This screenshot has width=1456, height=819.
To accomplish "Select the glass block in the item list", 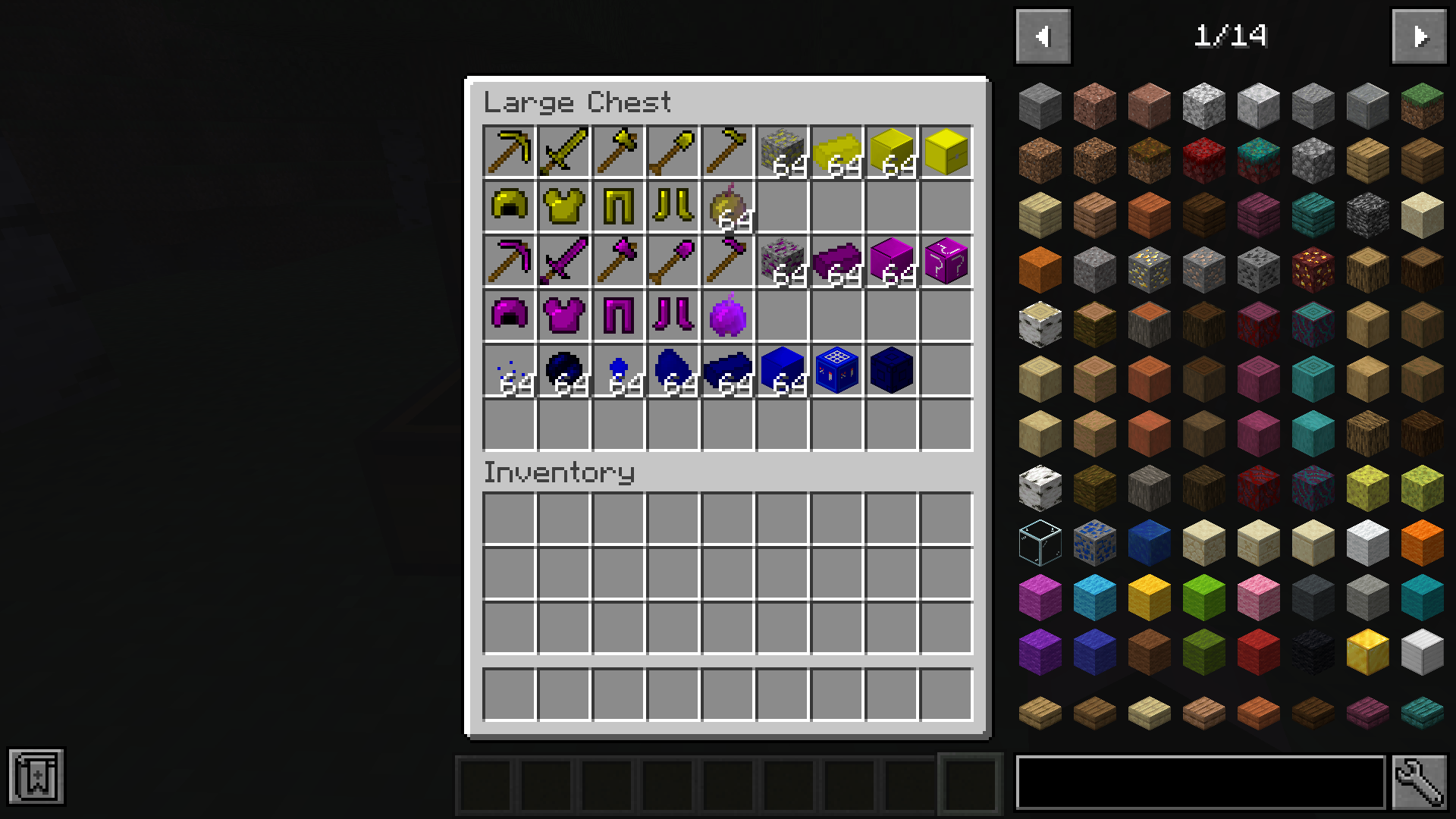I will coord(1040,542).
